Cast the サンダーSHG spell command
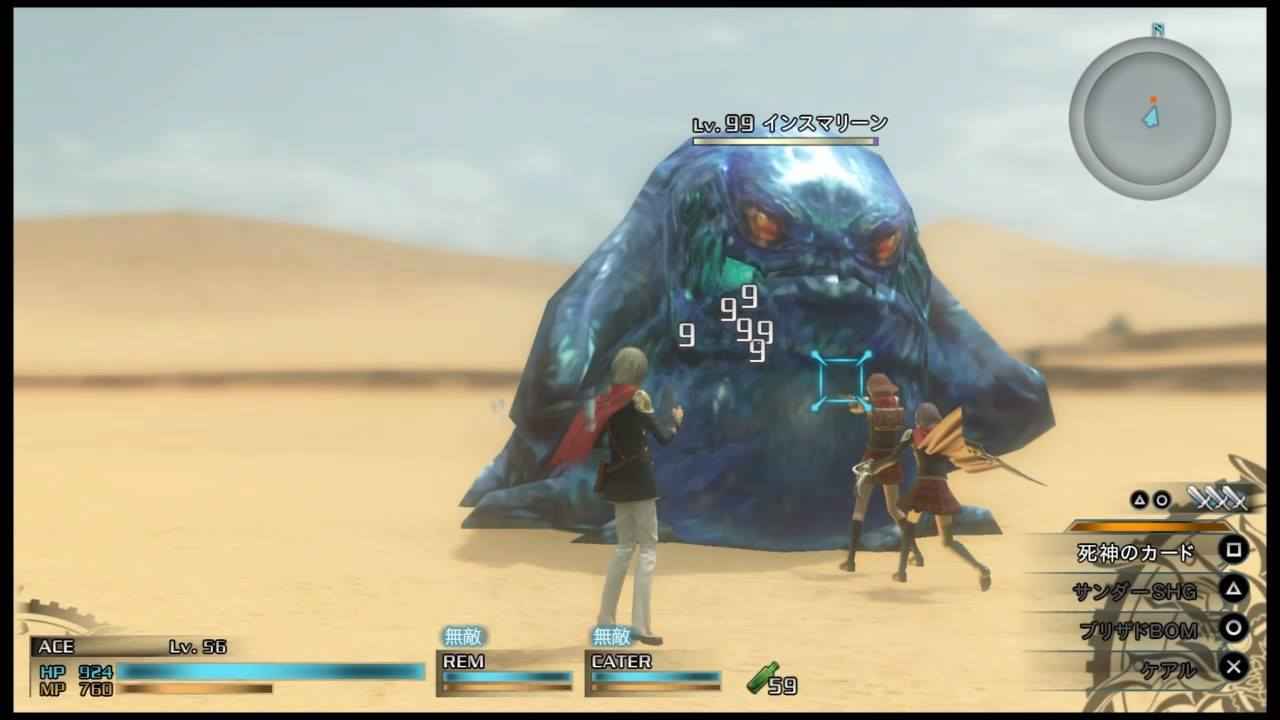This screenshot has height=720, width=1280. click(x=1135, y=591)
